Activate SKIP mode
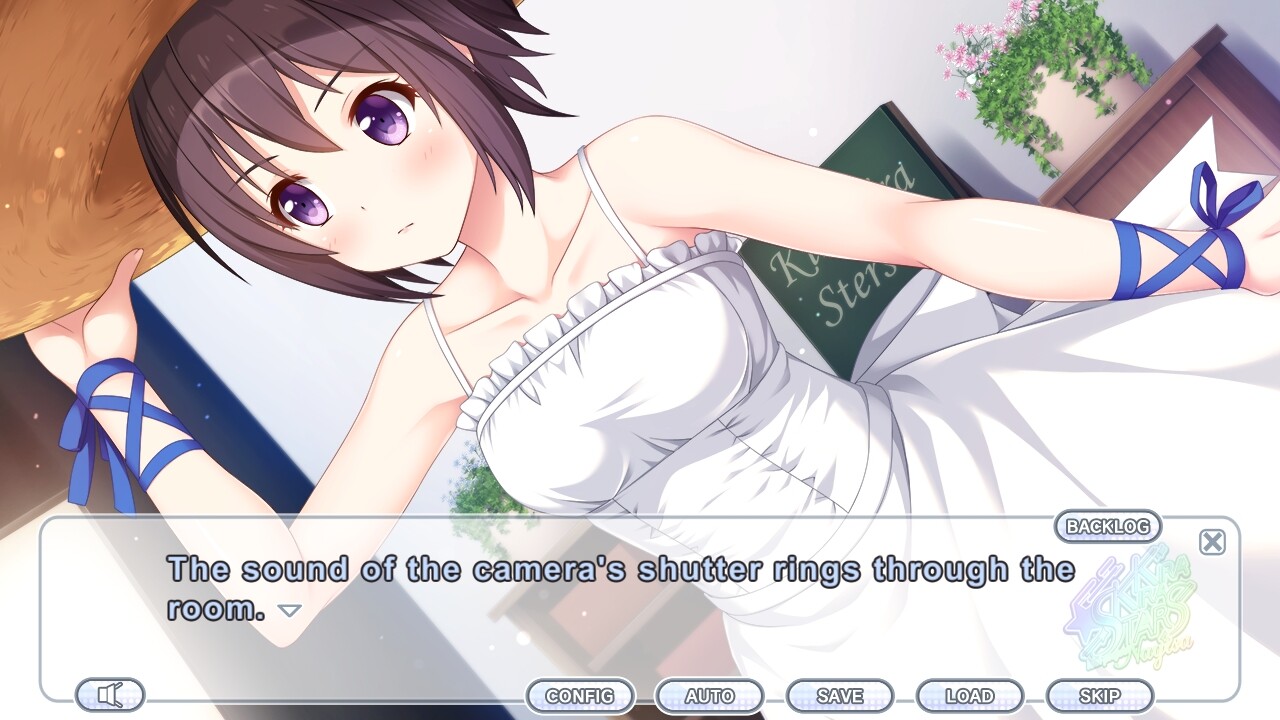 click(x=1099, y=695)
